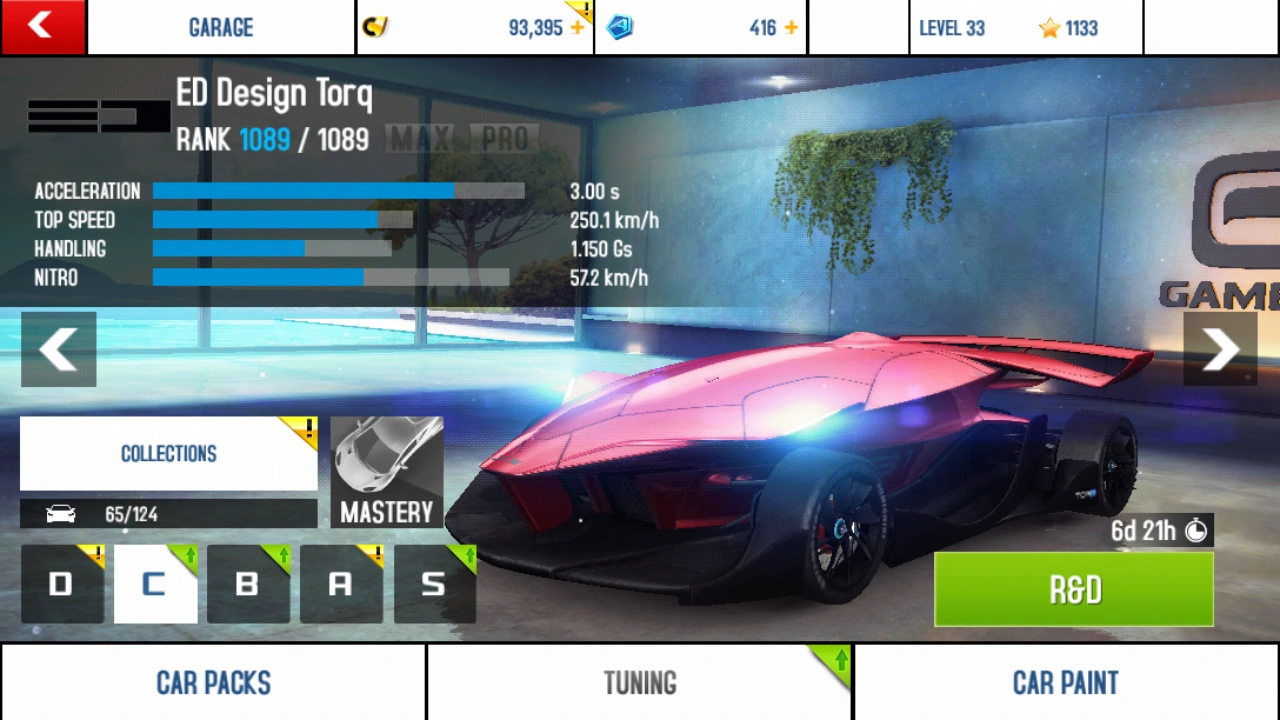The image size is (1280, 720).
Task: Open the Car Packs shop
Action: coord(213,683)
